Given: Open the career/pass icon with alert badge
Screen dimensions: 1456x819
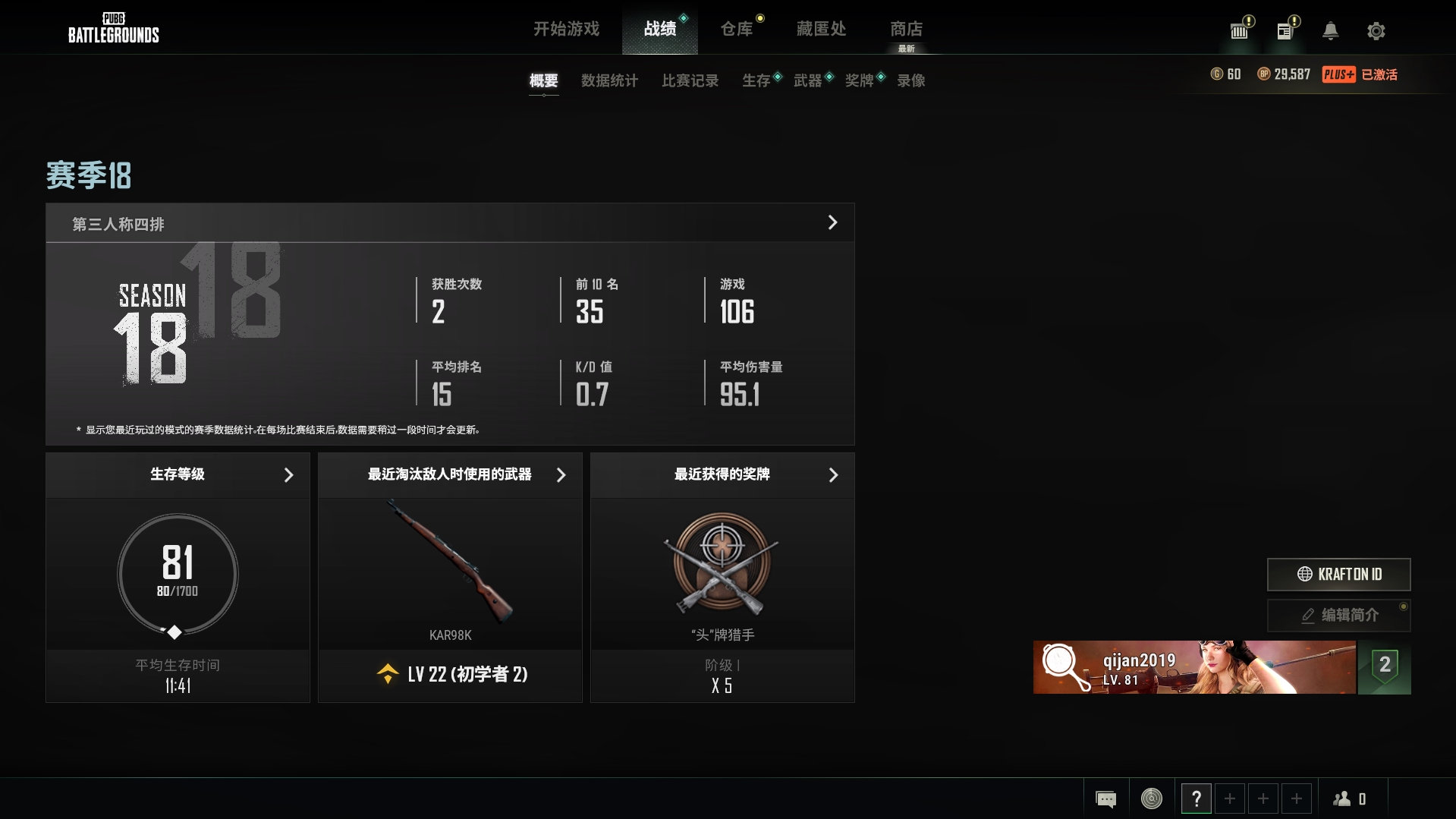Looking at the screenshot, I should coord(1239,31).
